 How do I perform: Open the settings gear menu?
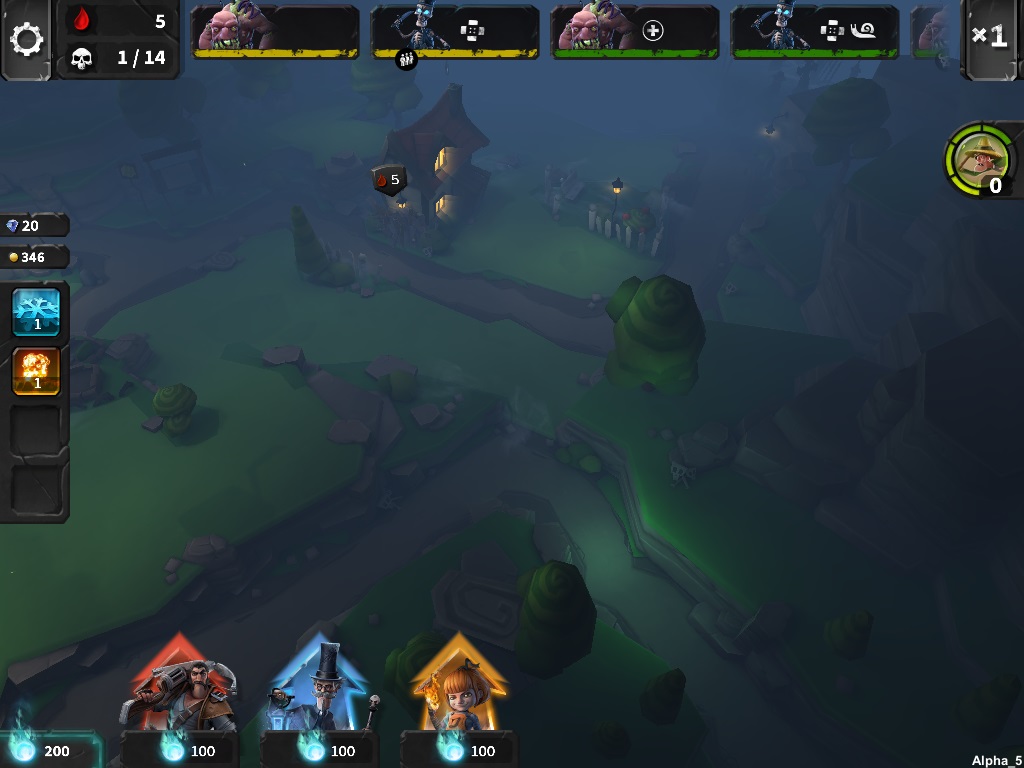27,40
